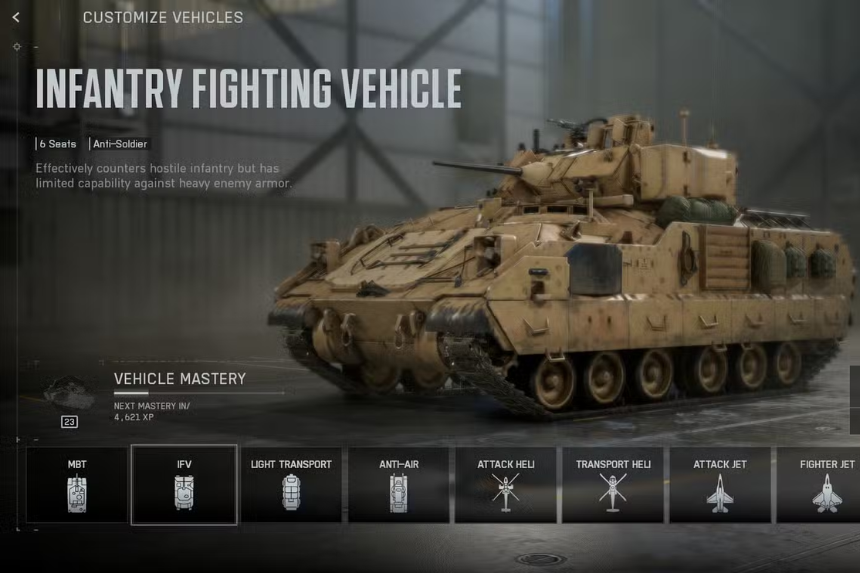Pick the Attack Jet category
This screenshot has width=860, height=573.
coord(720,485)
